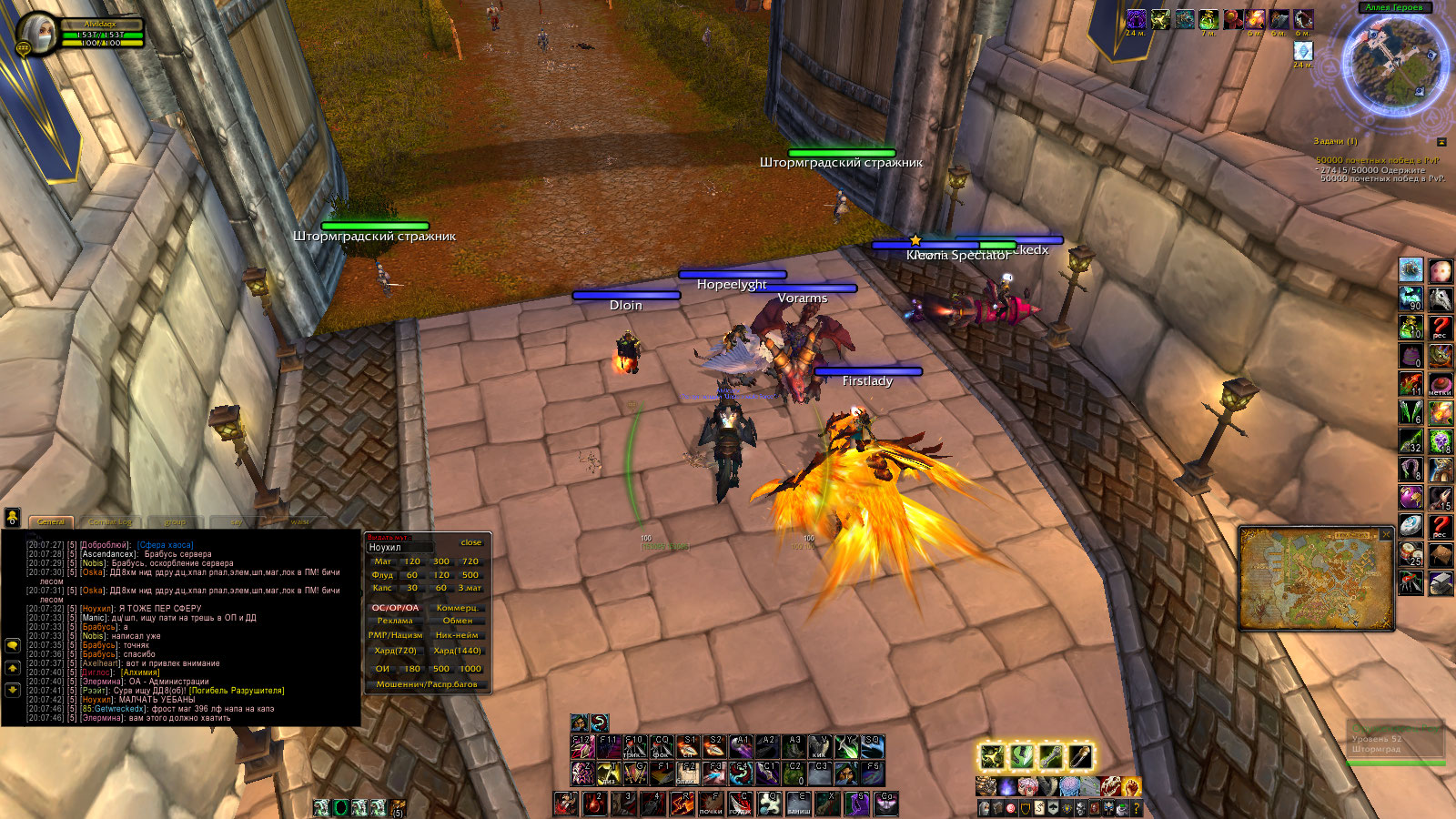Open the Combat Log tab
Viewport: 1456px width, 819px height.
click(110, 521)
